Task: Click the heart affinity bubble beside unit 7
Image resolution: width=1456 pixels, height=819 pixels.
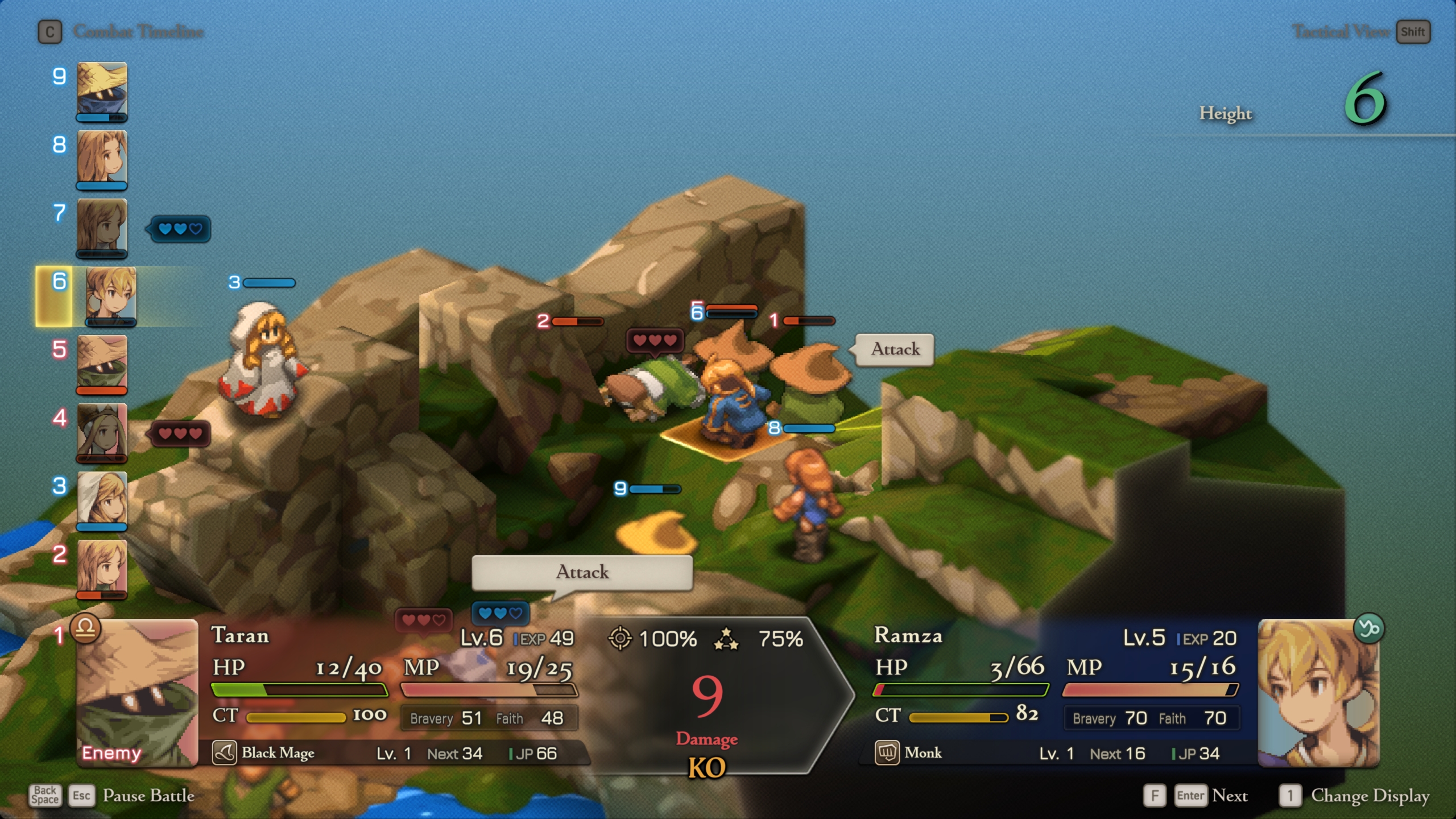Action: (179, 229)
